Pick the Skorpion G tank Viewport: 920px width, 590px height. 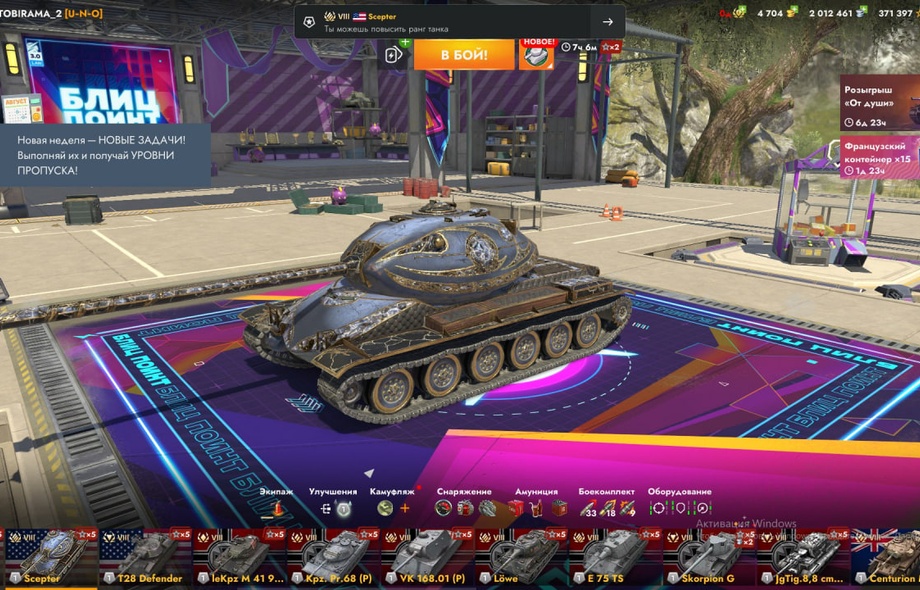[705, 558]
